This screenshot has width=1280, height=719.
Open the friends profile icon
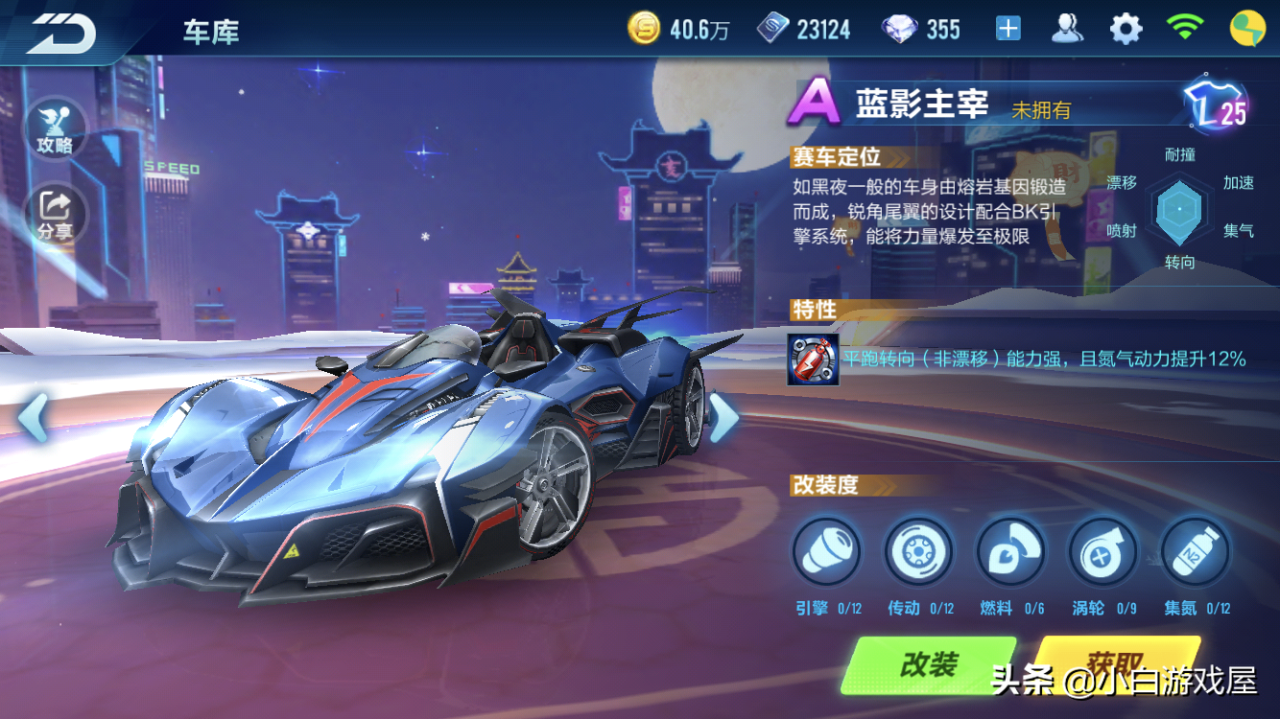coord(1067,29)
